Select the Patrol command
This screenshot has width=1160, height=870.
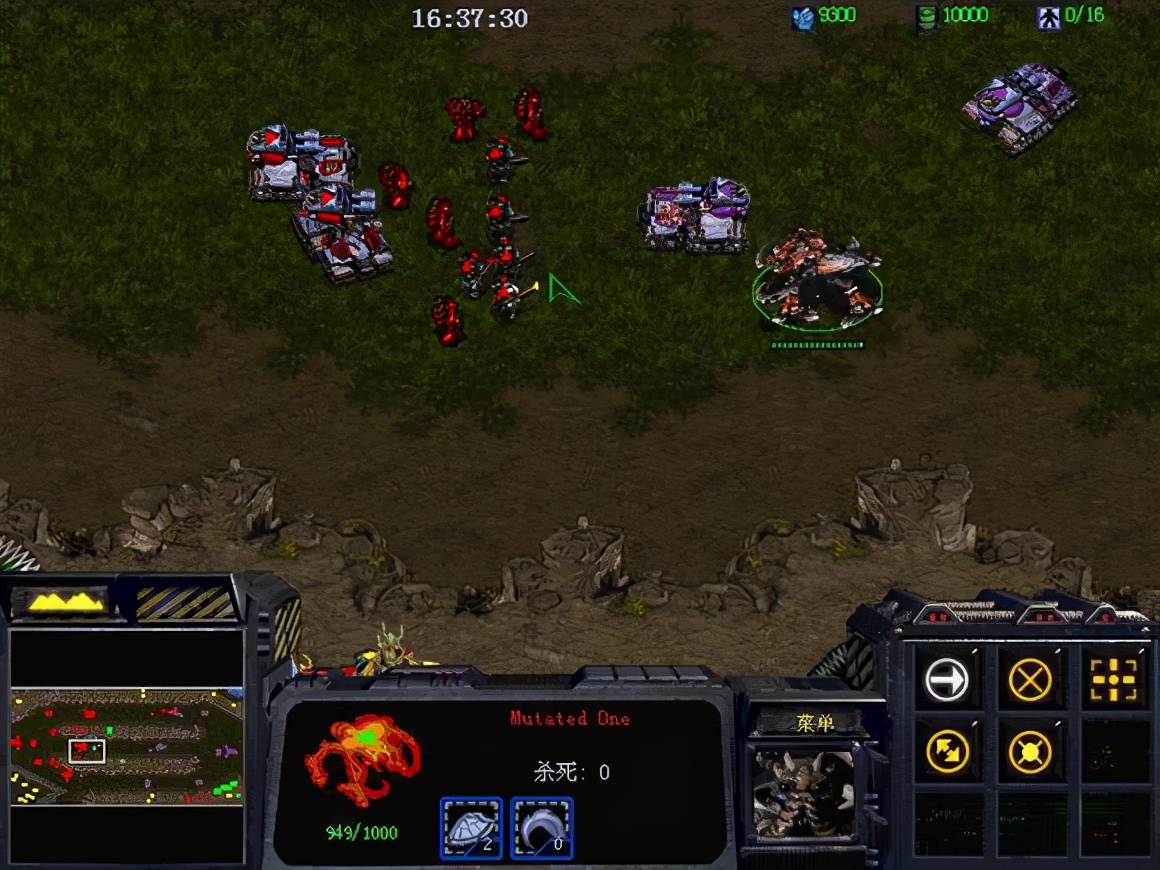click(x=946, y=752)
